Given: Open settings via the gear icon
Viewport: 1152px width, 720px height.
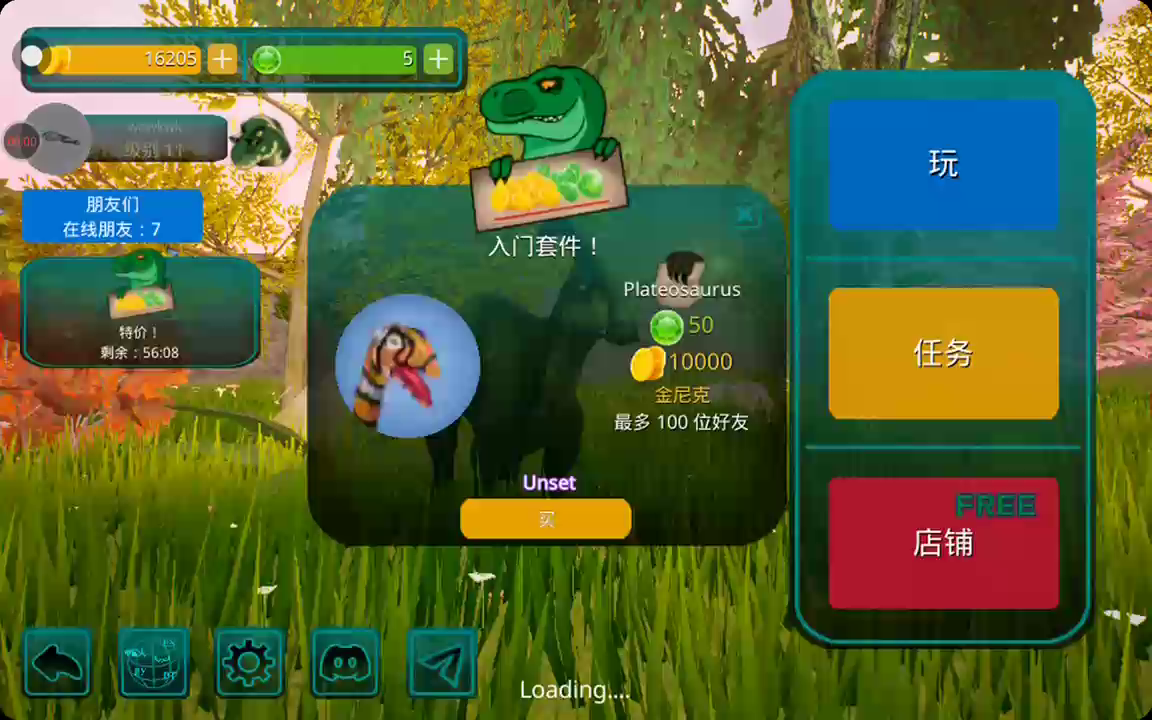Looking at the screenshot, I should [x=249, y=662].
